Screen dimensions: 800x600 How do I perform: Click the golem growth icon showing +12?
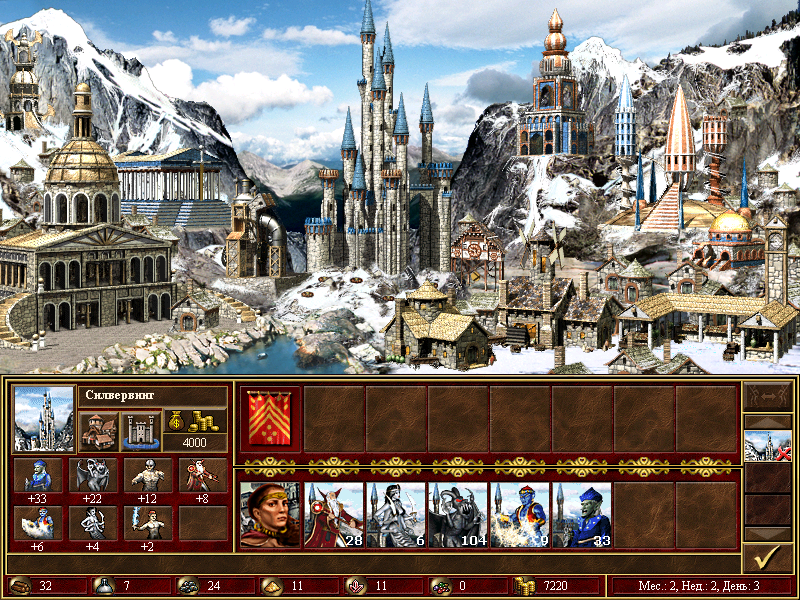[x=147, y=475]
